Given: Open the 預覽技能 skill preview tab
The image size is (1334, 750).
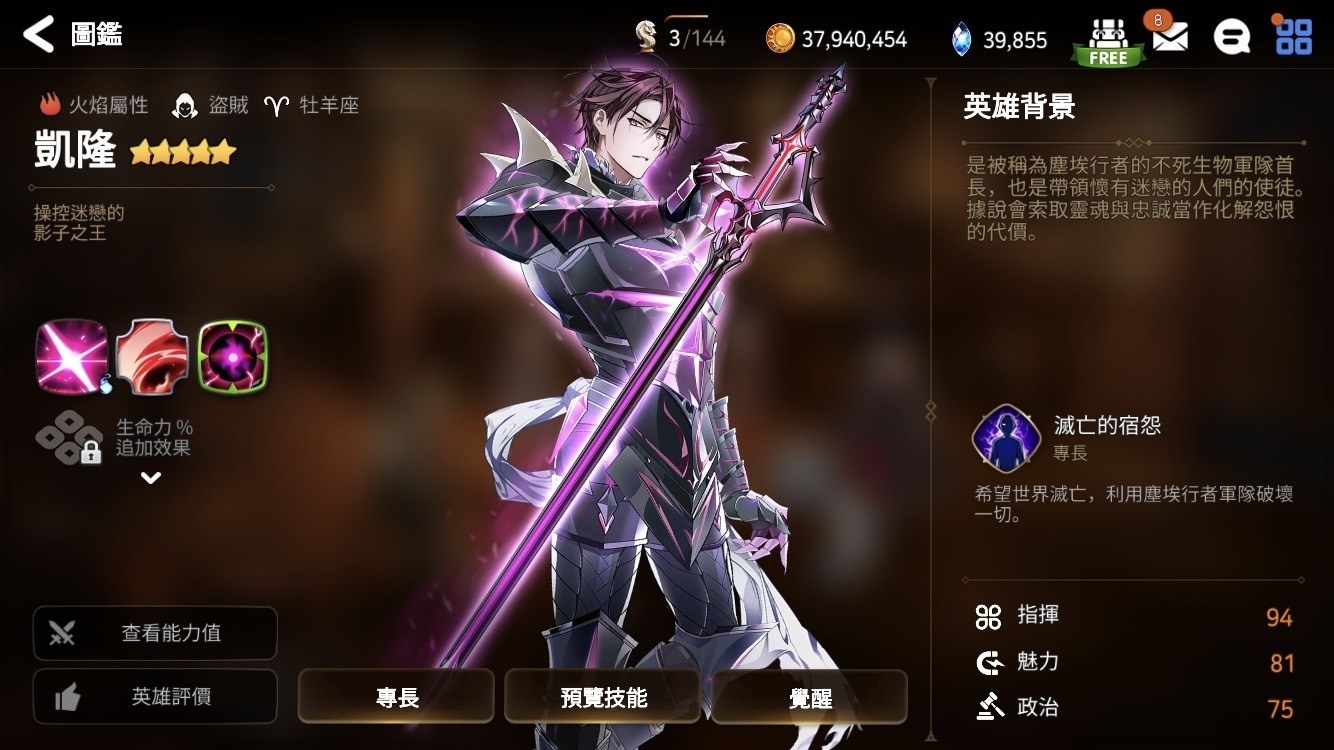Looking at the screenshot, I should 602,697.
